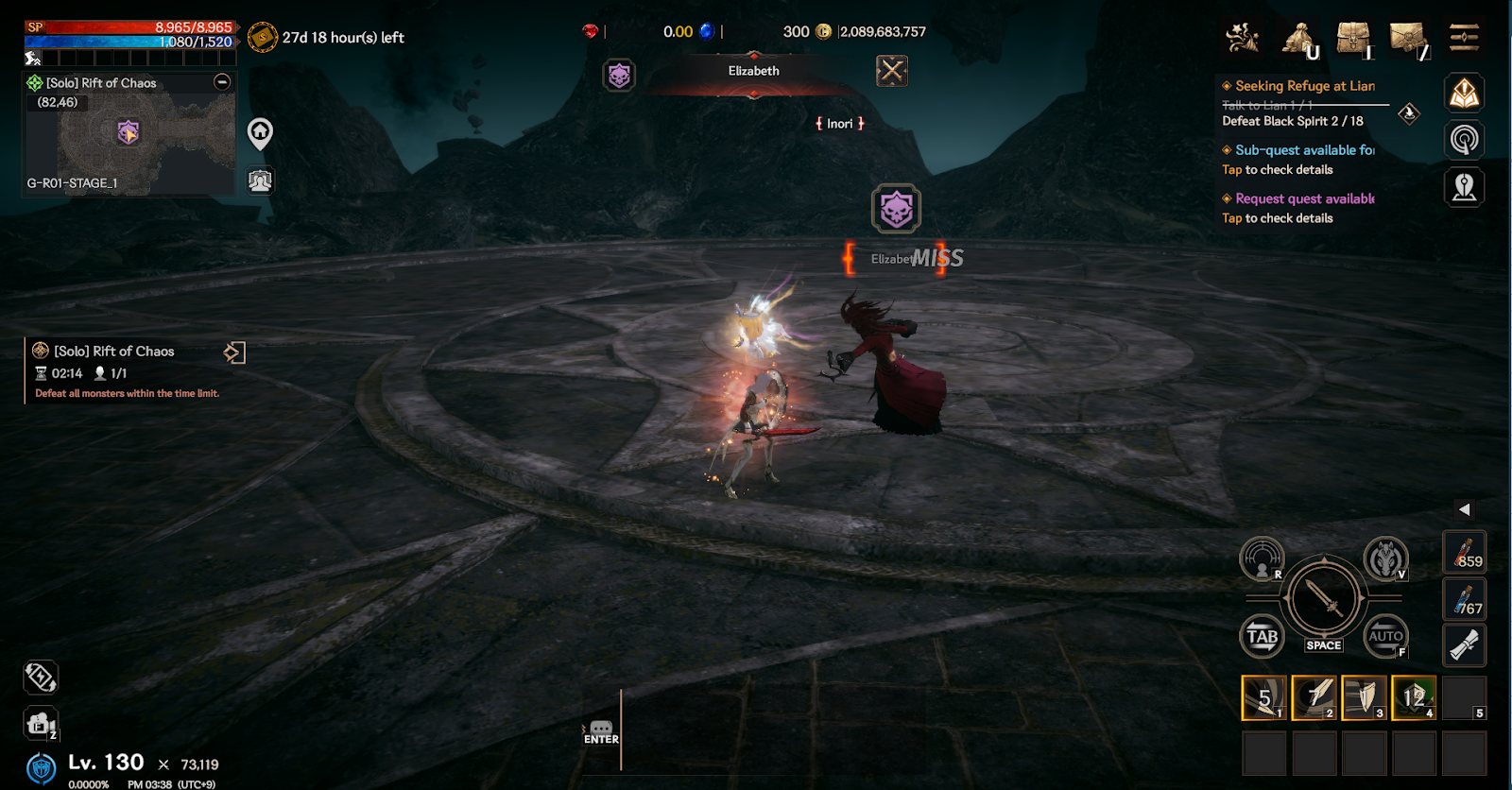Screen dimensions: 1512x790
Task: Click the home waypoint pin icon
Action: click(x=260, y=133)
